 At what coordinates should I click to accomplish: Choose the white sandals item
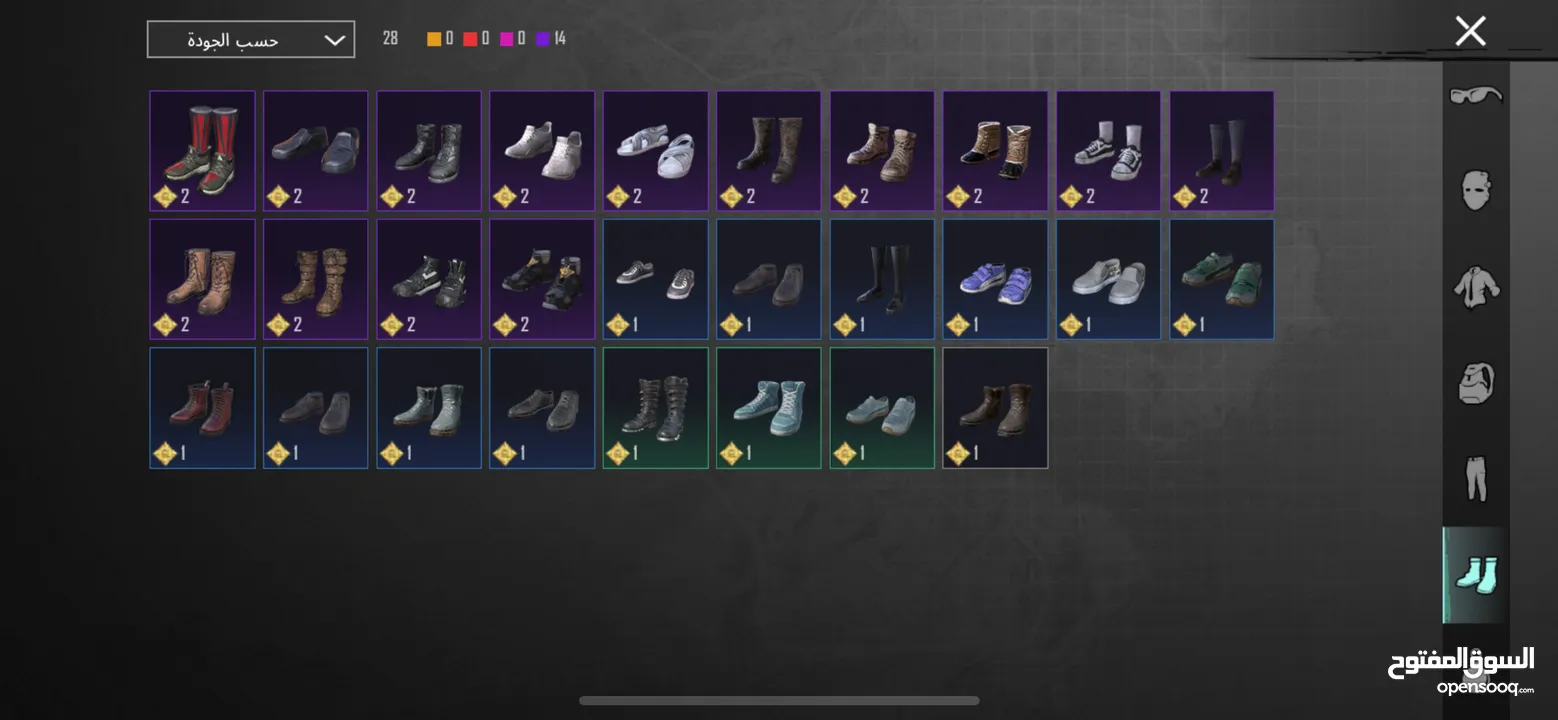(655, 151)
